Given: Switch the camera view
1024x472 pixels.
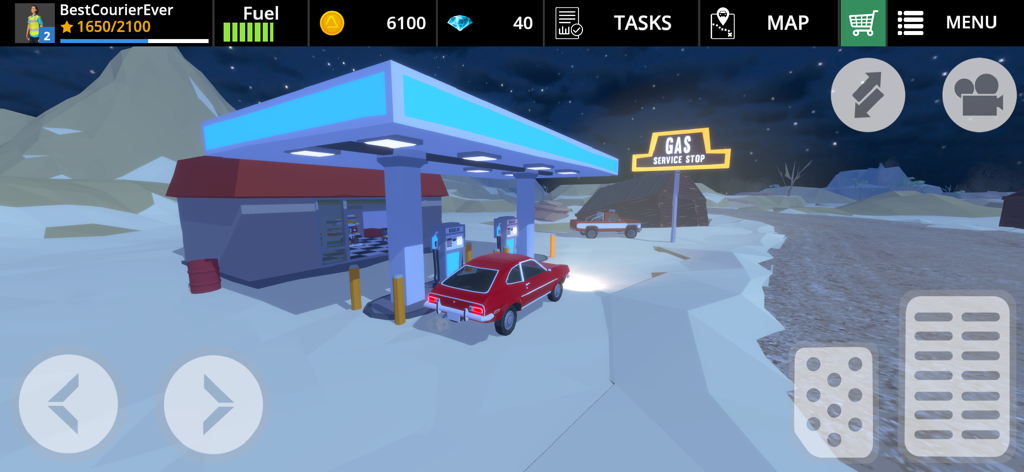Looking at the screenshot, I should (979, 95).
